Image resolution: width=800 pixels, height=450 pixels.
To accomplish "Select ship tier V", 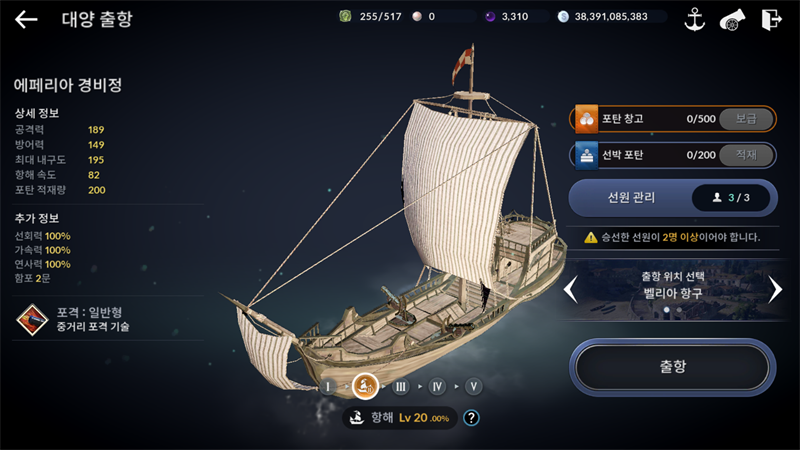I will coord(473,386).
